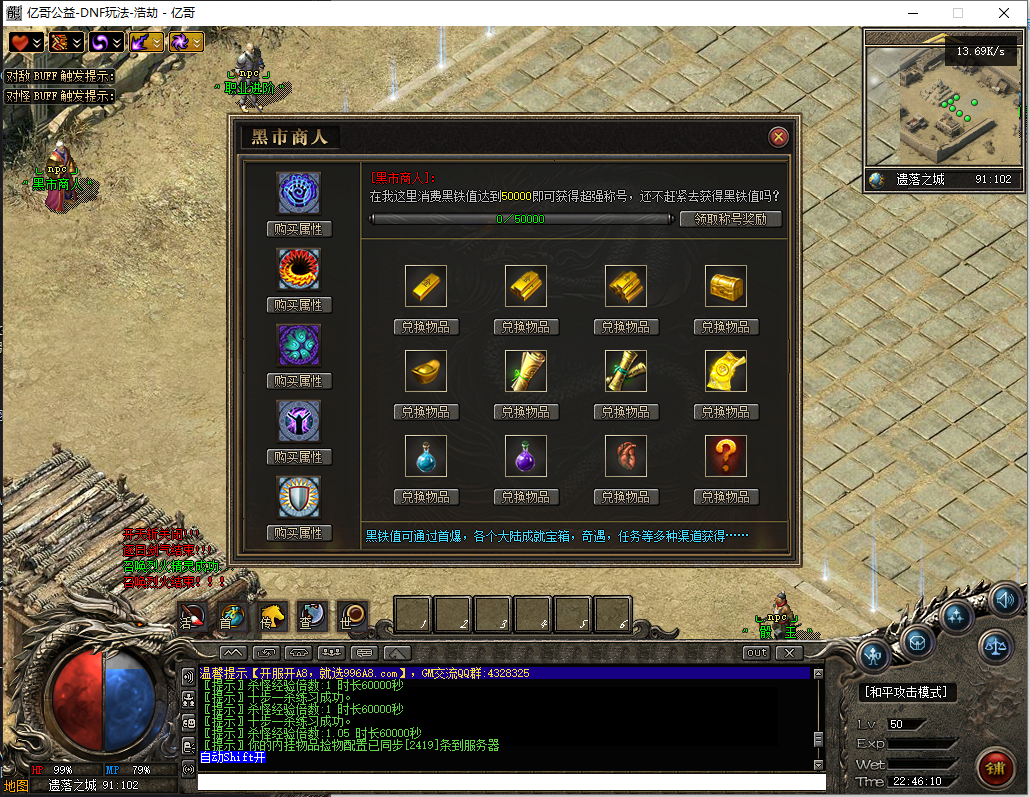The width and height of the screenshot is (1030, 797).
Task: Maximize the game window
Action: tap(958, 13)
